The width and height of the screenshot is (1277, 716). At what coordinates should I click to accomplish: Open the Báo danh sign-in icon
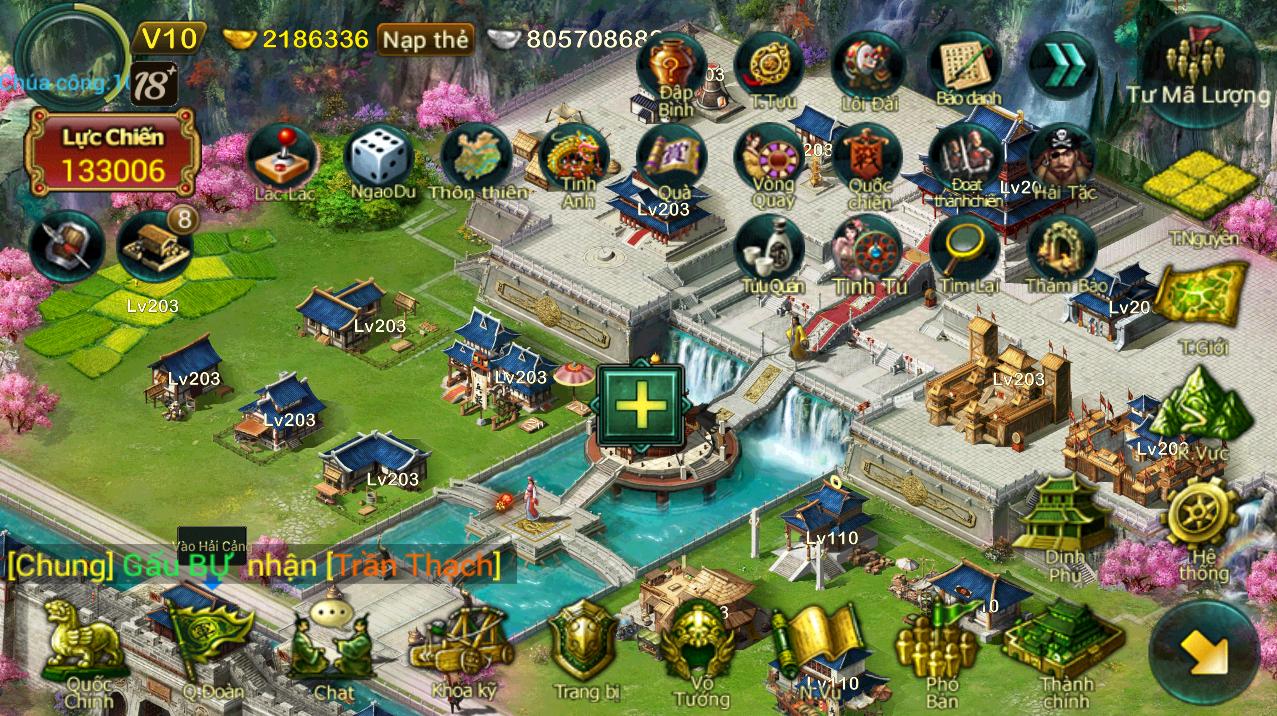coord(964,65)
